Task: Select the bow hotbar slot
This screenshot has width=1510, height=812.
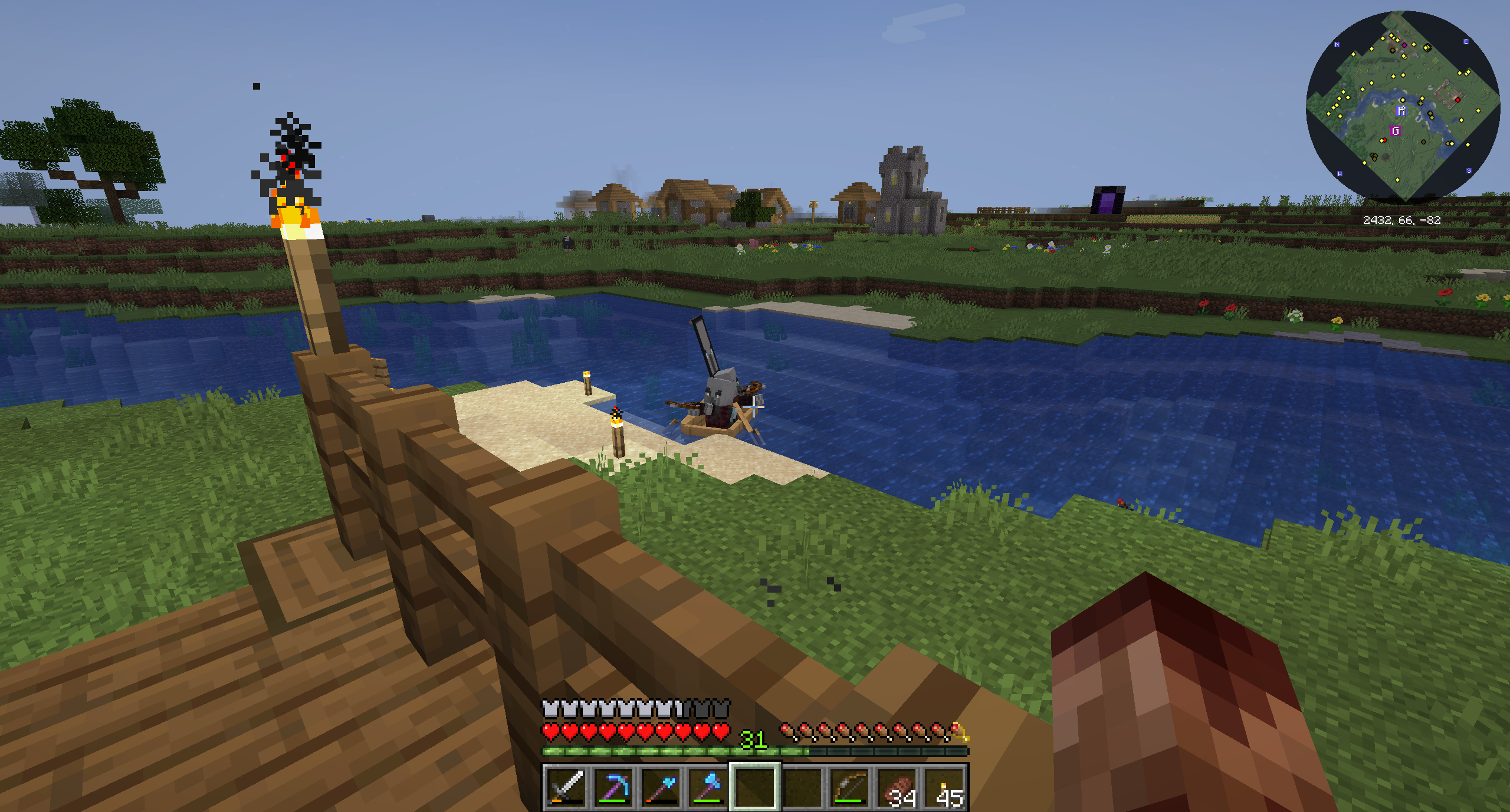Action: [x=849, y=787]
